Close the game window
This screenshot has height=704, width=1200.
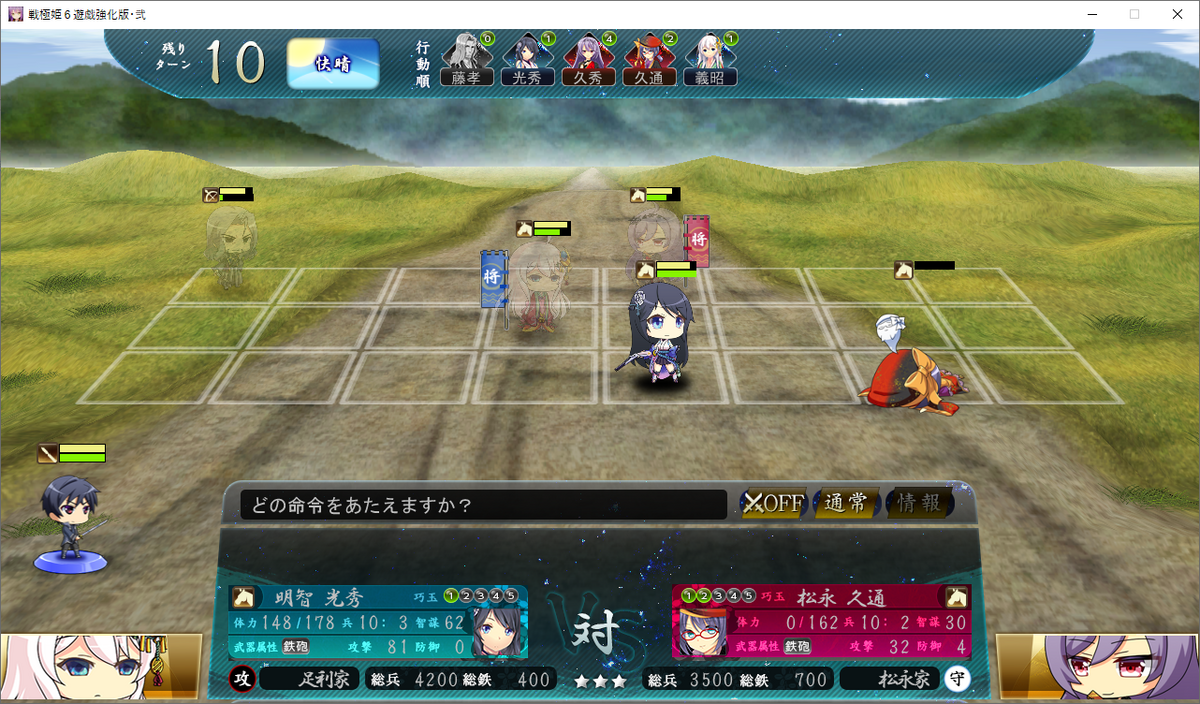coord(1176,14)
